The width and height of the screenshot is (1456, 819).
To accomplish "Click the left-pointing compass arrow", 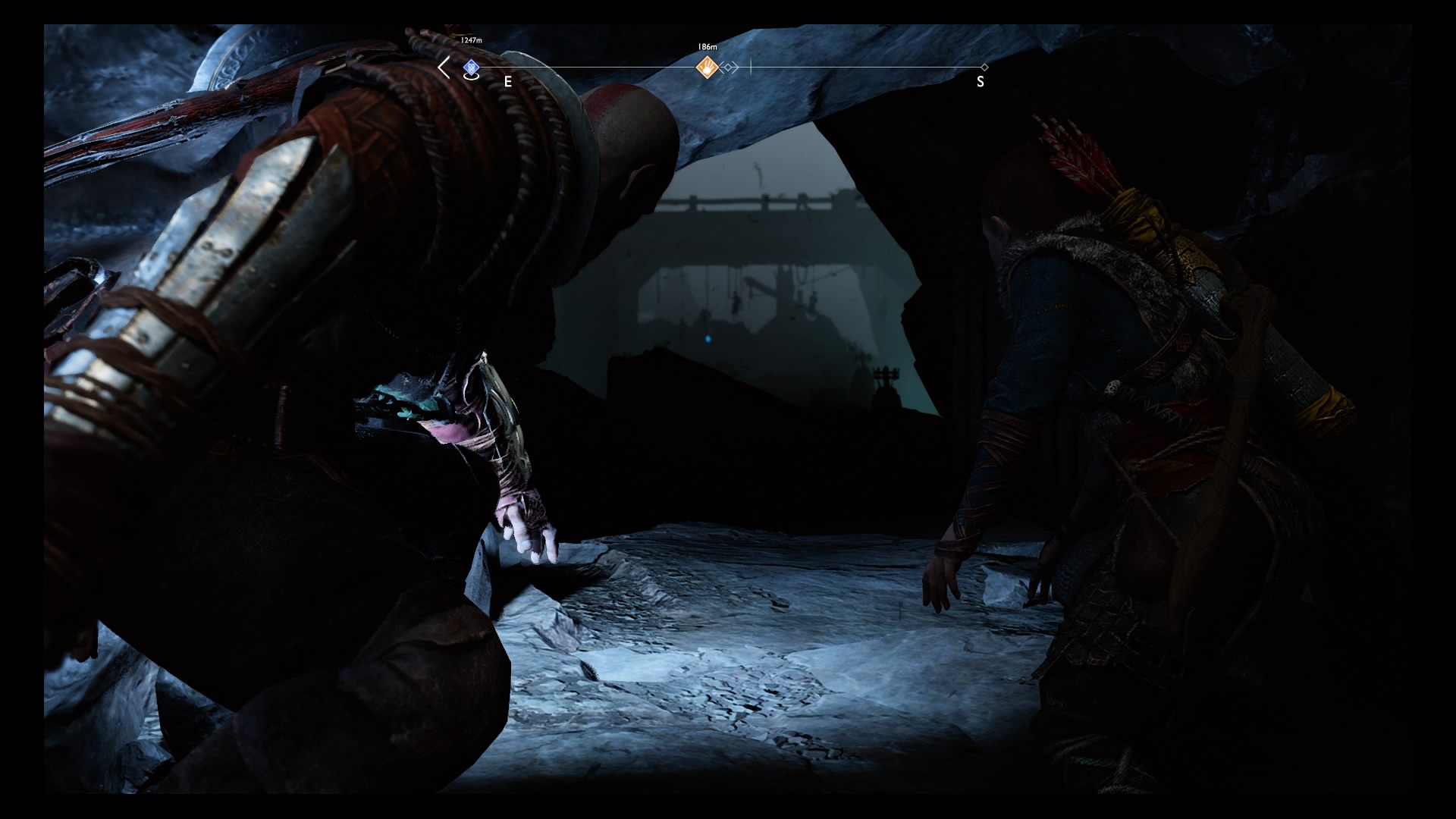I will (x=444, y=67).
